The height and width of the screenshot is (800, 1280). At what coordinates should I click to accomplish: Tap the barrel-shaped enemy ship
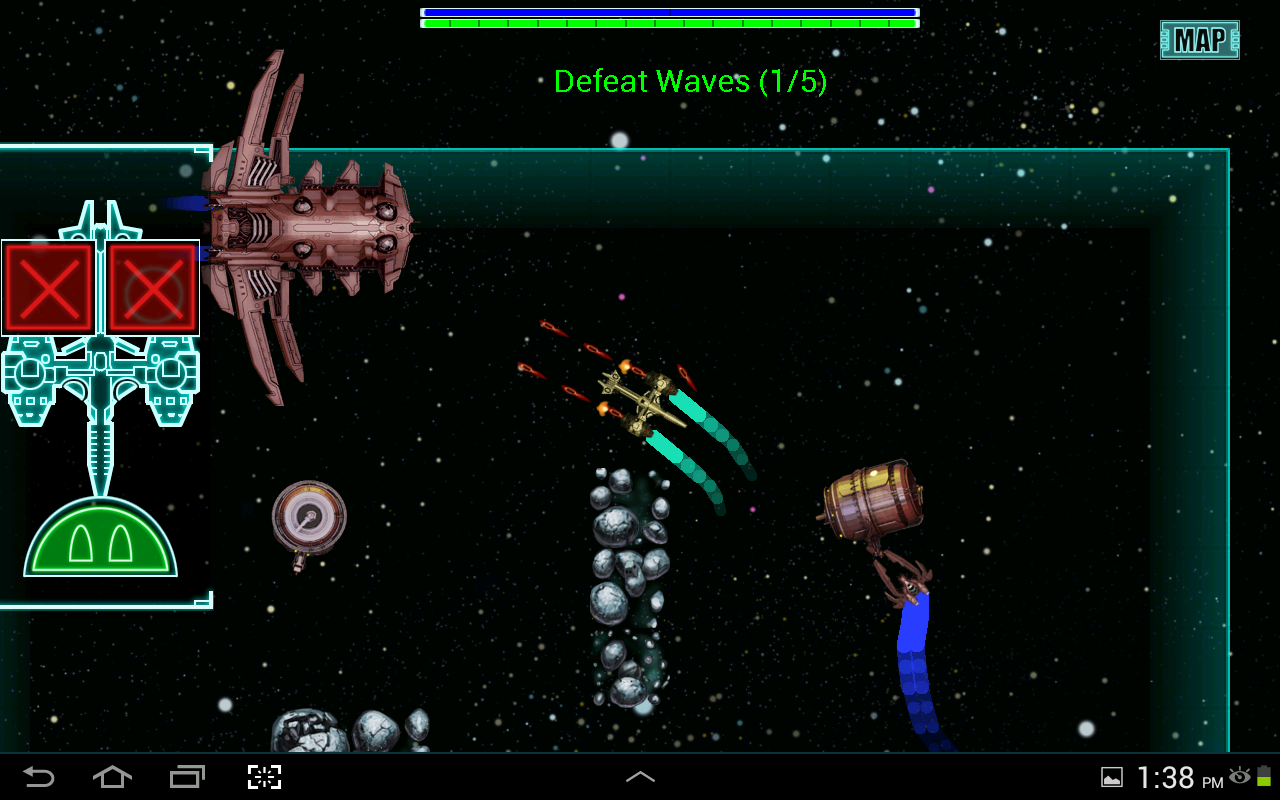click(875, 500)
